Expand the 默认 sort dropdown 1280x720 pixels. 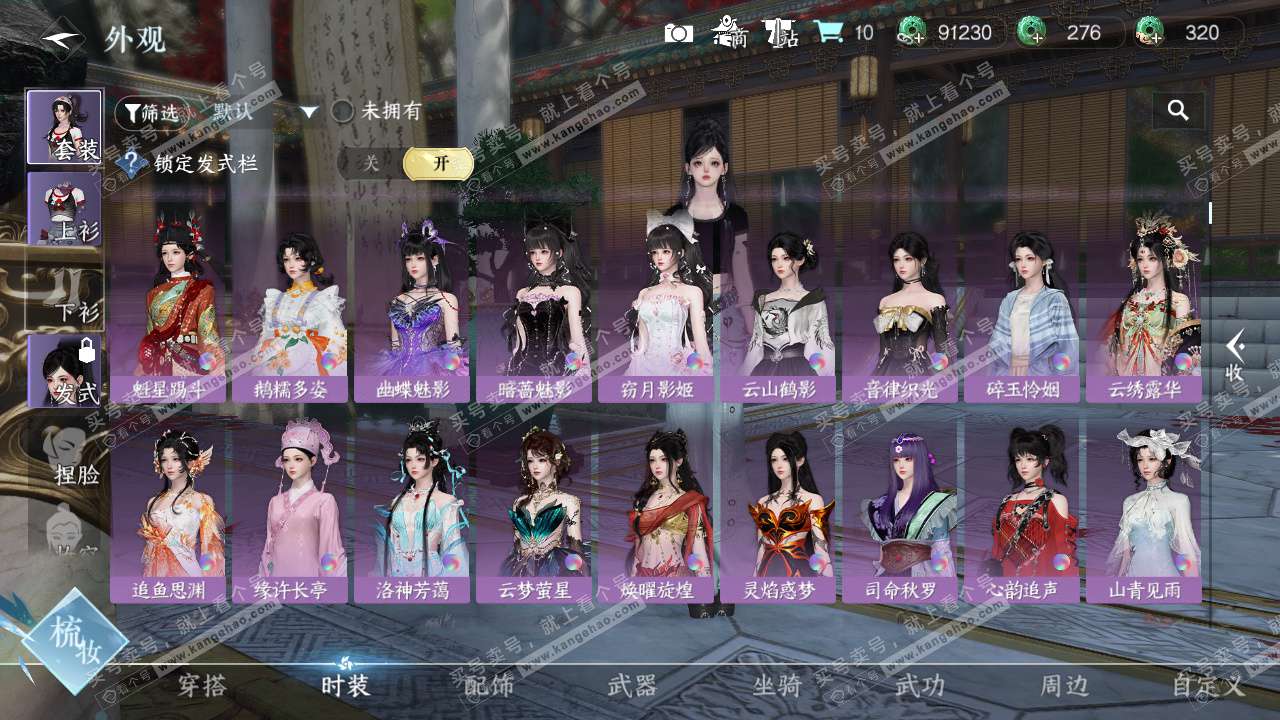(309, 112)
